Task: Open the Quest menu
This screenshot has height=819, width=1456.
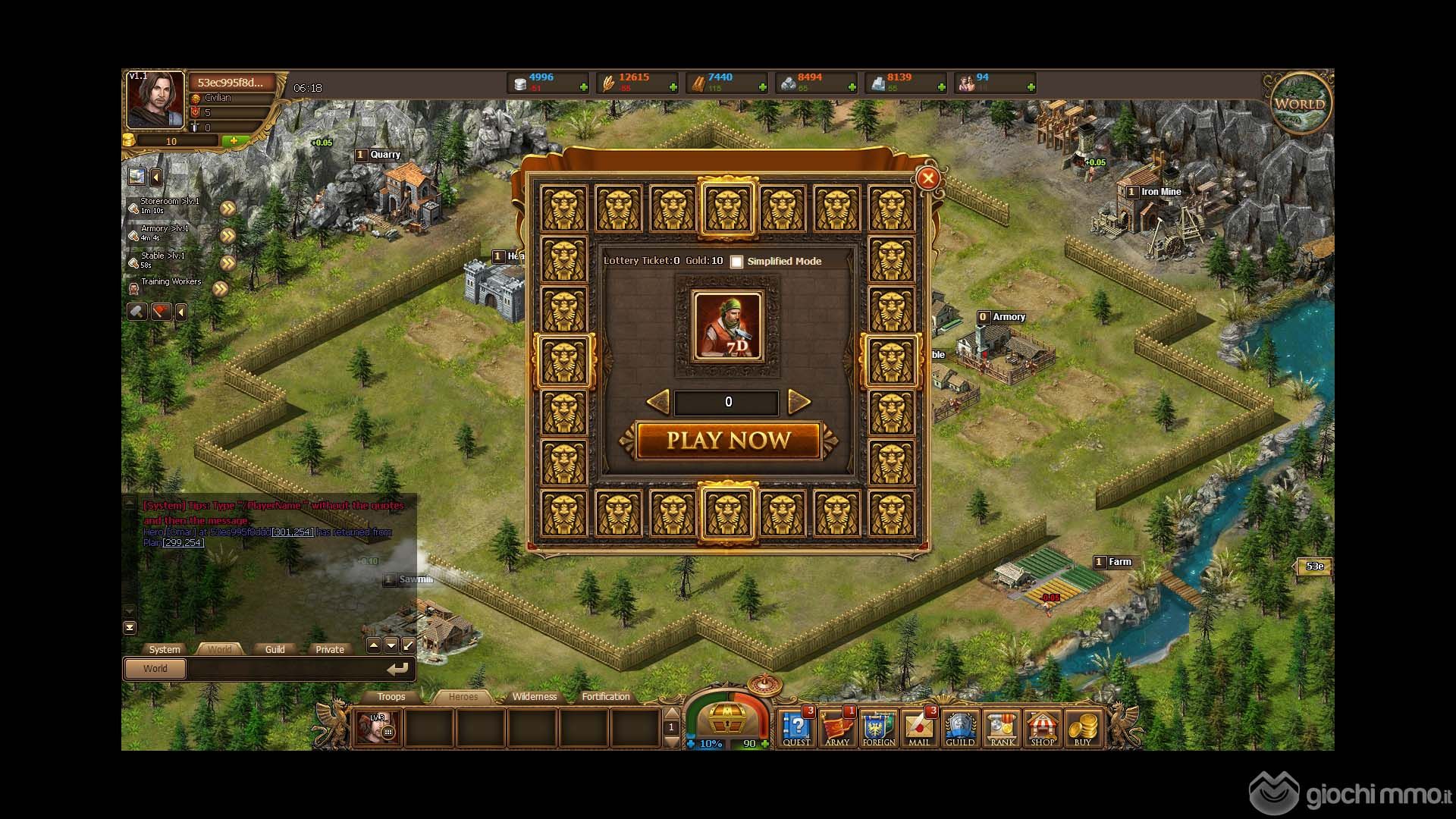Action: point(796,729)
